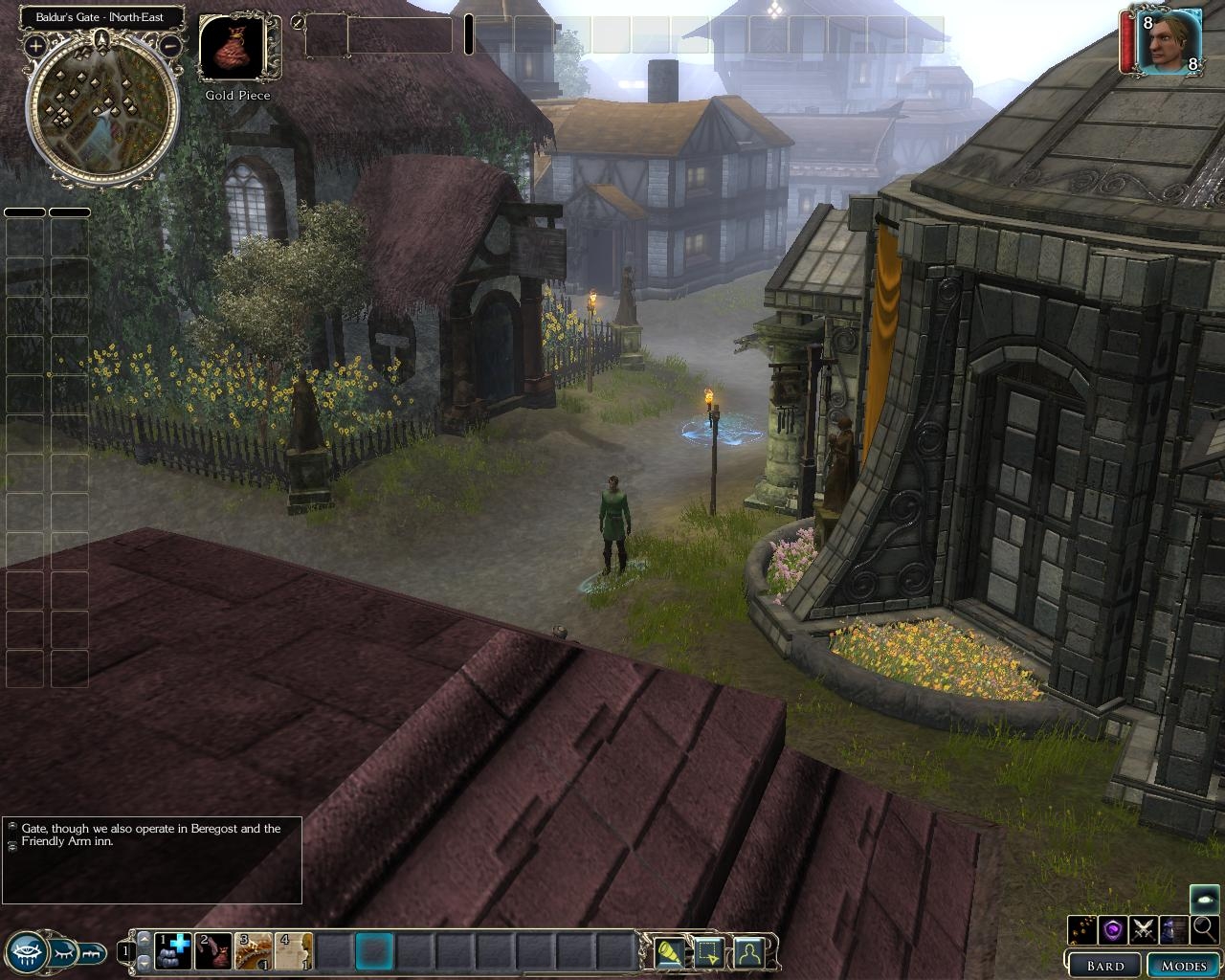Use the red pouch item in hotbar slot 2
The image size is (1225, 980).
click(x=213, y=951)
